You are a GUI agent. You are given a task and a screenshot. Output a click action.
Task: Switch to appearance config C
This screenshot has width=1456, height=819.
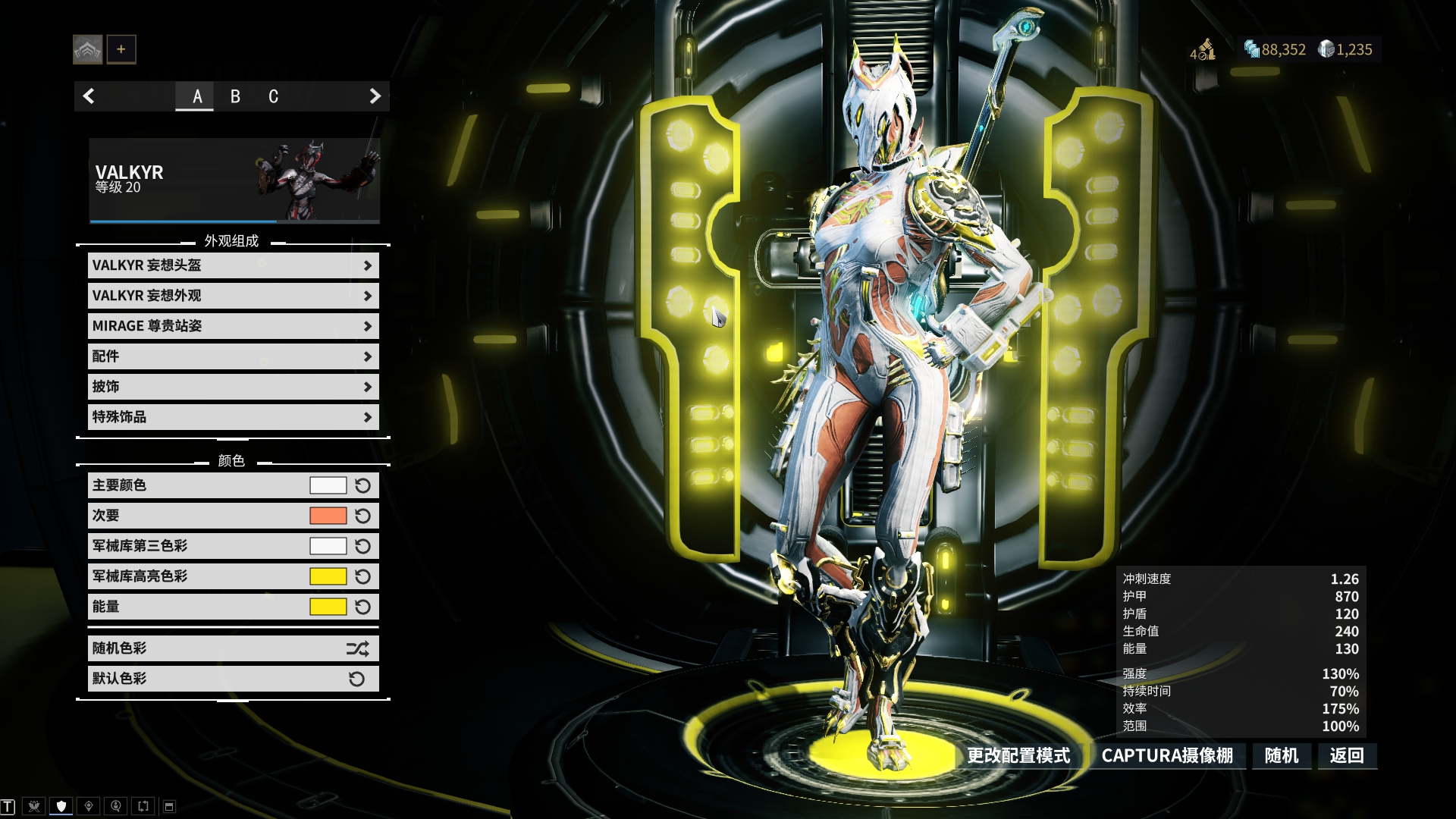(273, 96)
